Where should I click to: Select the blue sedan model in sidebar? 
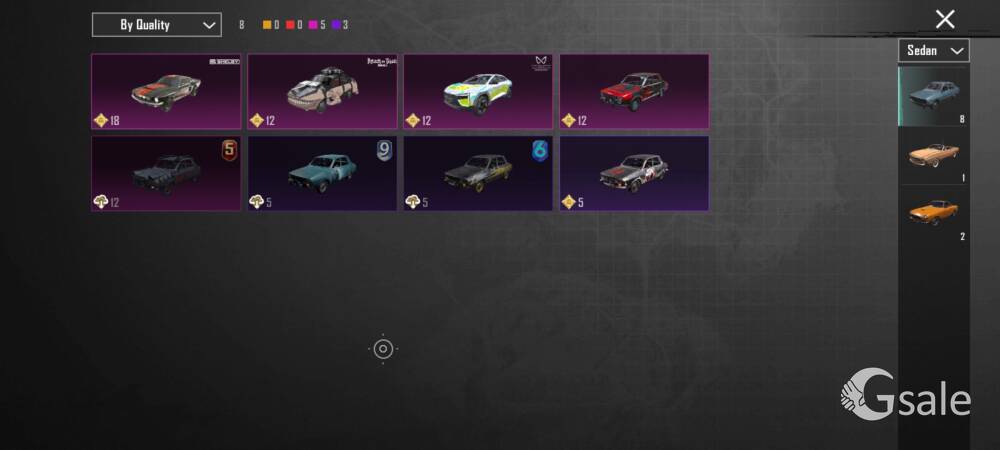[x=933, y=96]
